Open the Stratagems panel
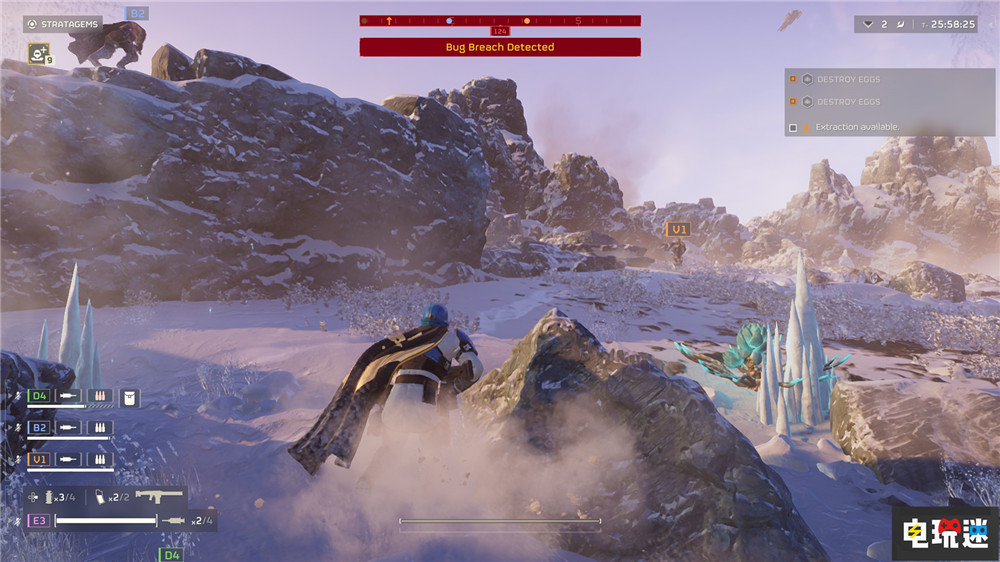Viewport: 1000px width, 562px height. (x=62, y=24)
